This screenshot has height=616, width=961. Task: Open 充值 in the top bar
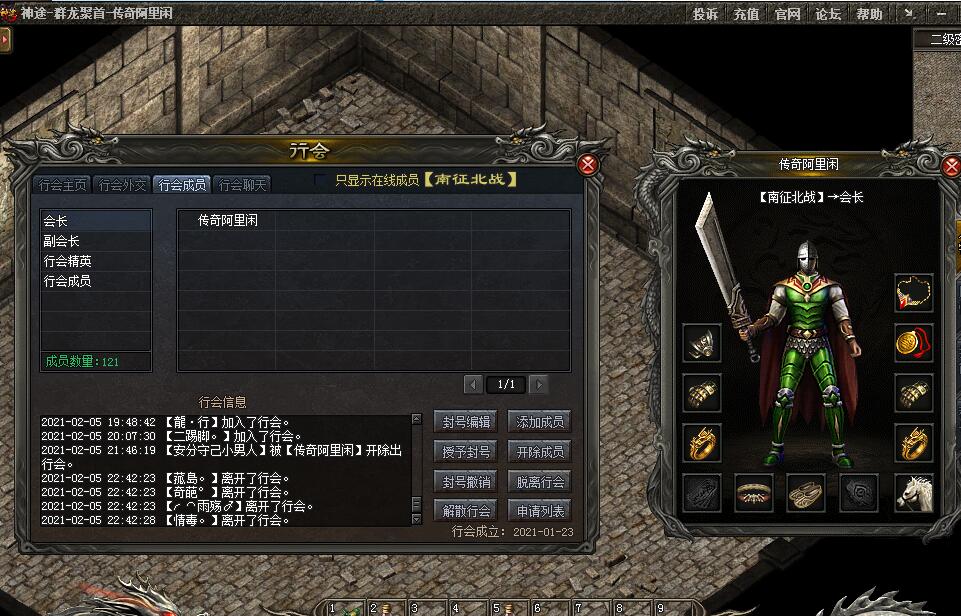click(746, 14)
